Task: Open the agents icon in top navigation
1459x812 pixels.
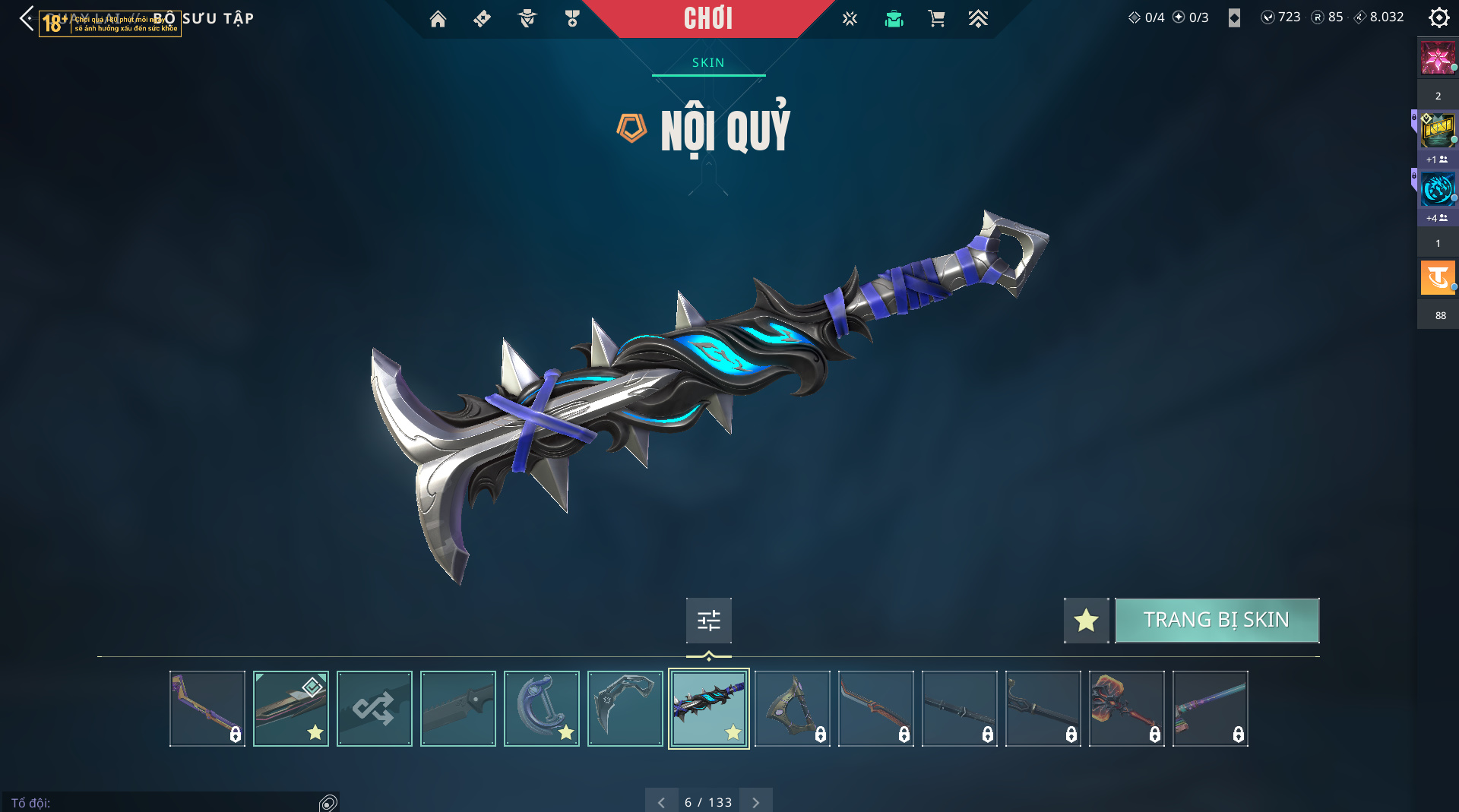Action: (x=527, y=18)
